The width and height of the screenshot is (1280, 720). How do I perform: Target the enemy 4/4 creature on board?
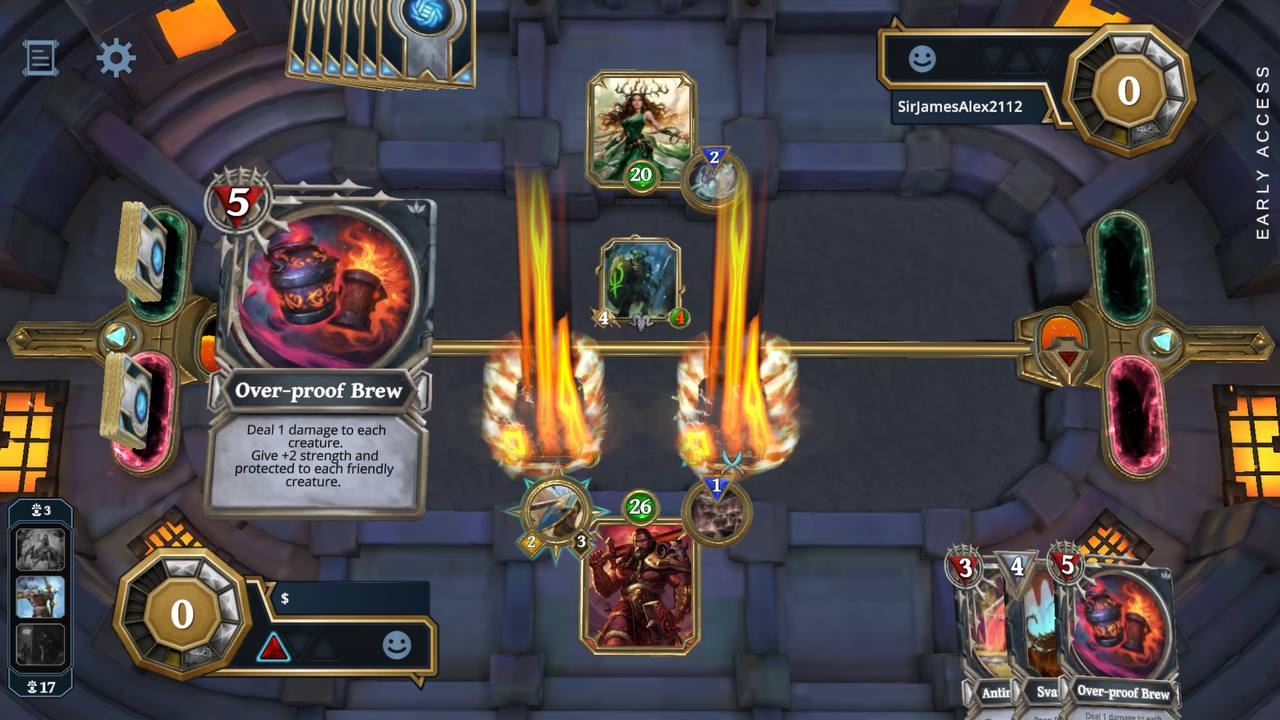641,280
